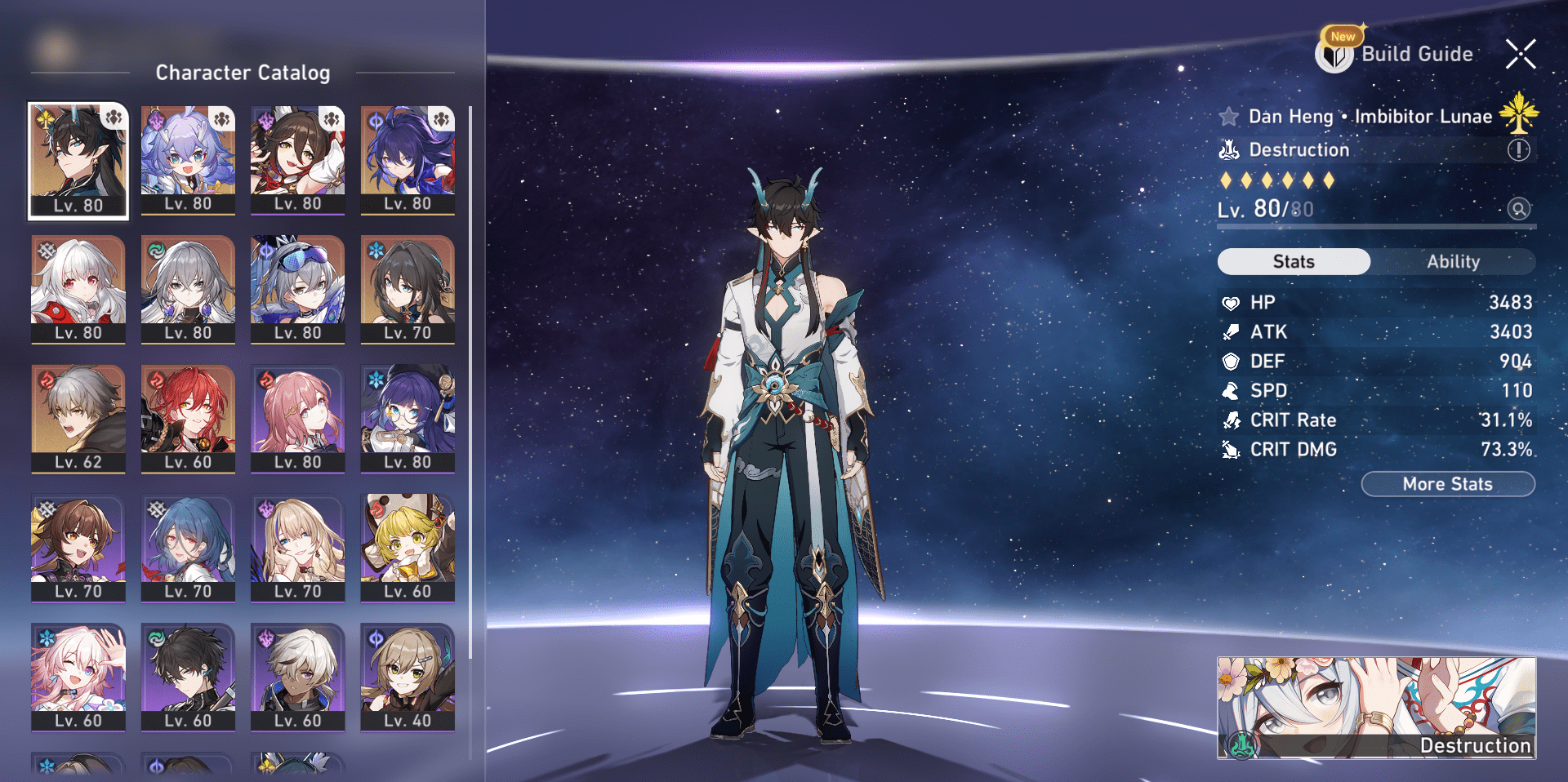Click the fourth Eidolon diamond
Image resolution: width=1568 pixels, height=782 pixels.
coord(1287,183)
